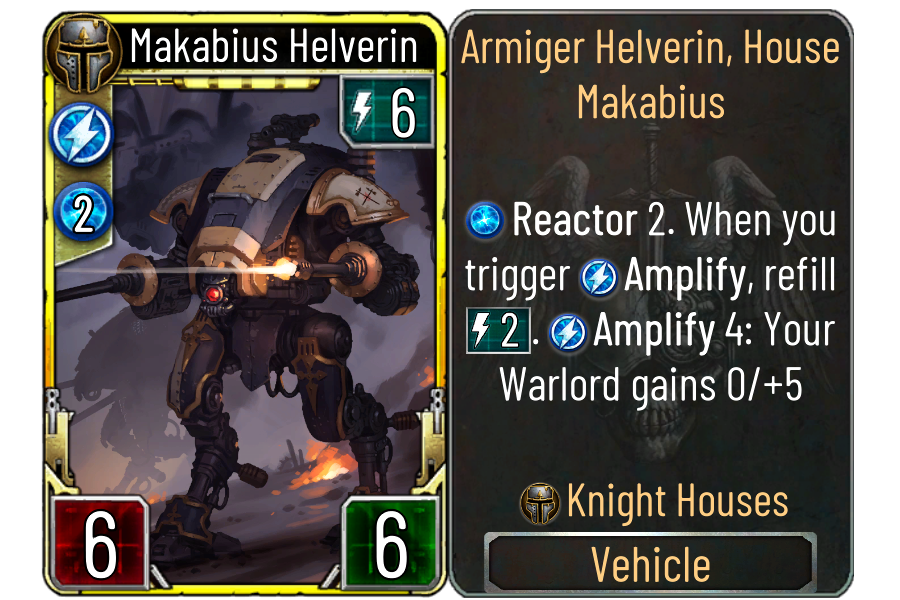Click the Vehicle type label
The height and width of the screenshot is (600, 900).
pyautogui.click(x=651, y=564)
